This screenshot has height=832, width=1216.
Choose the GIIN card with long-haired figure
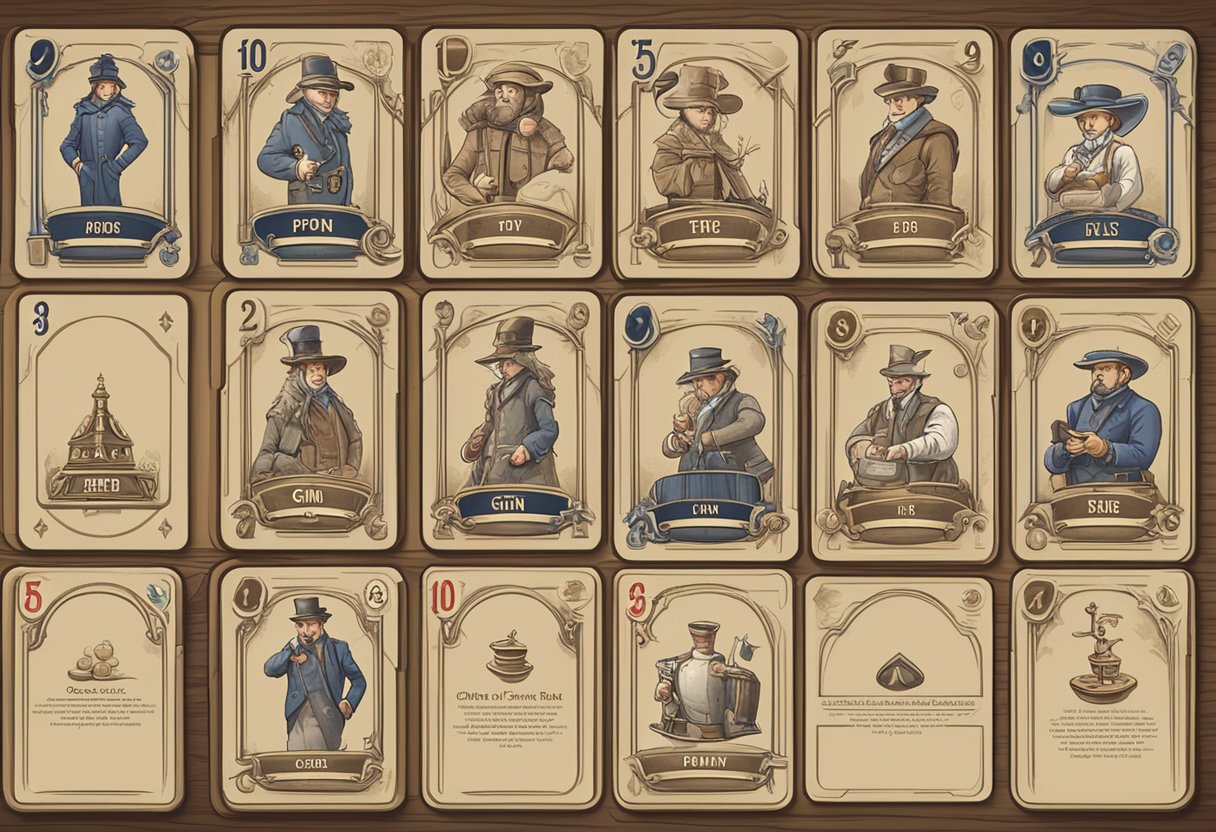click(511, 420)
